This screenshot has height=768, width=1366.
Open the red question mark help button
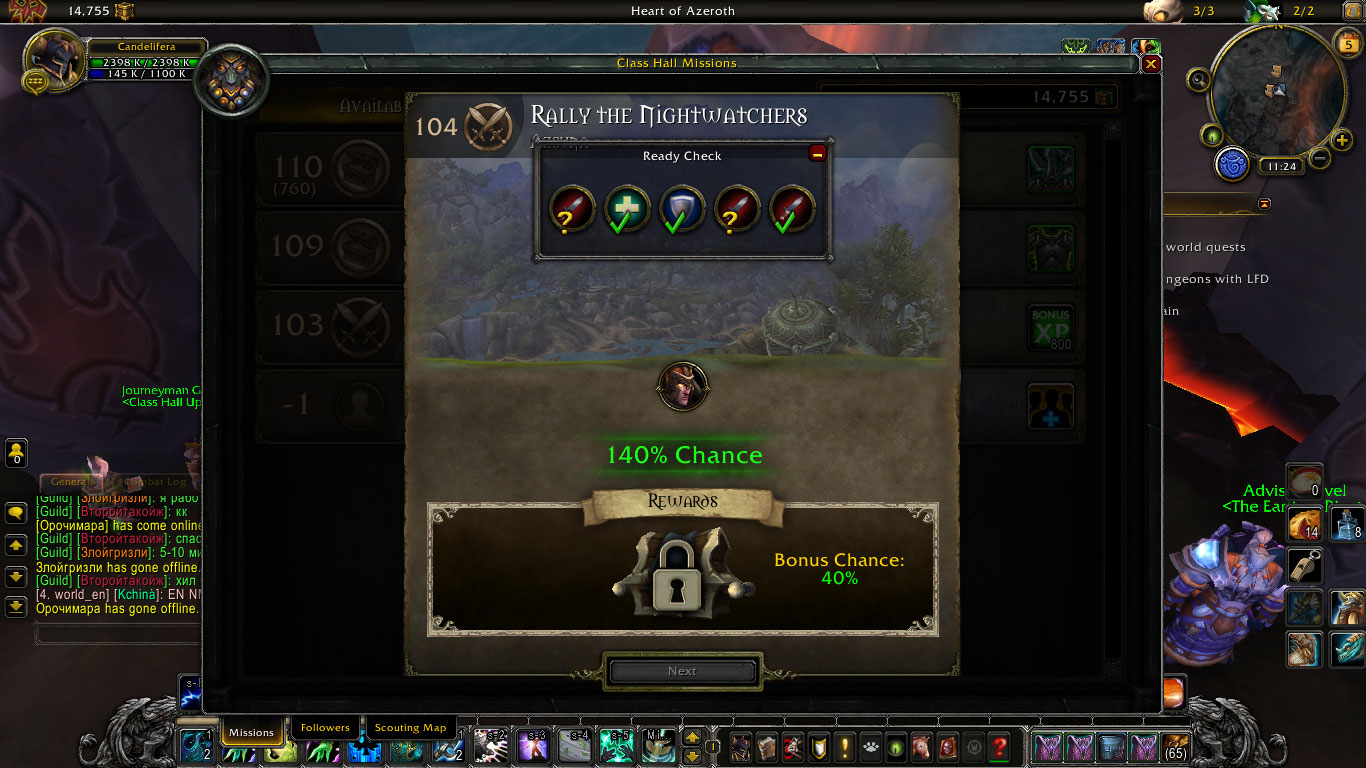click(x=998, y=746)
